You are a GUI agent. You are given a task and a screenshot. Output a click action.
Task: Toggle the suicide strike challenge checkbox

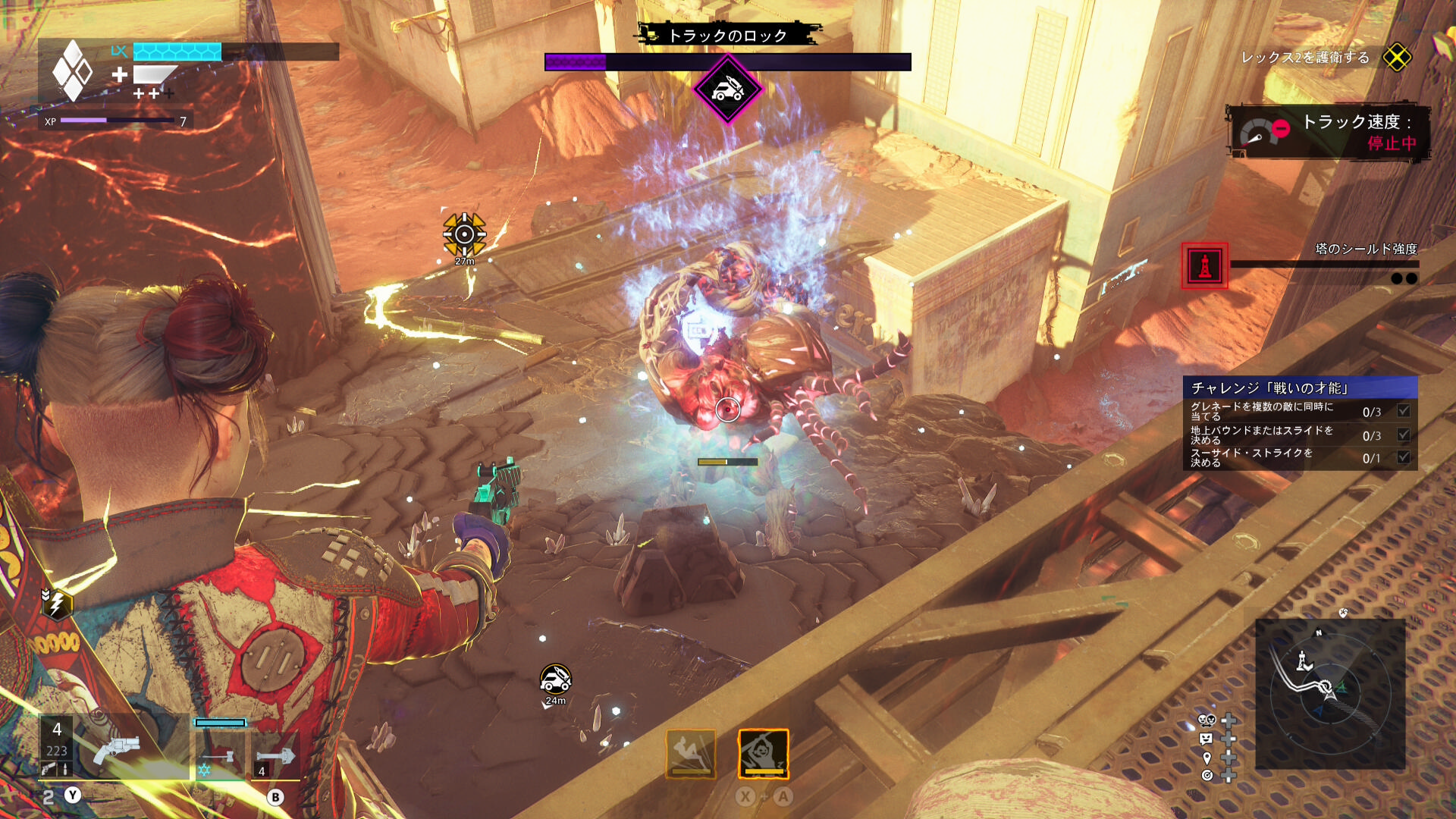click(1404, 457)
